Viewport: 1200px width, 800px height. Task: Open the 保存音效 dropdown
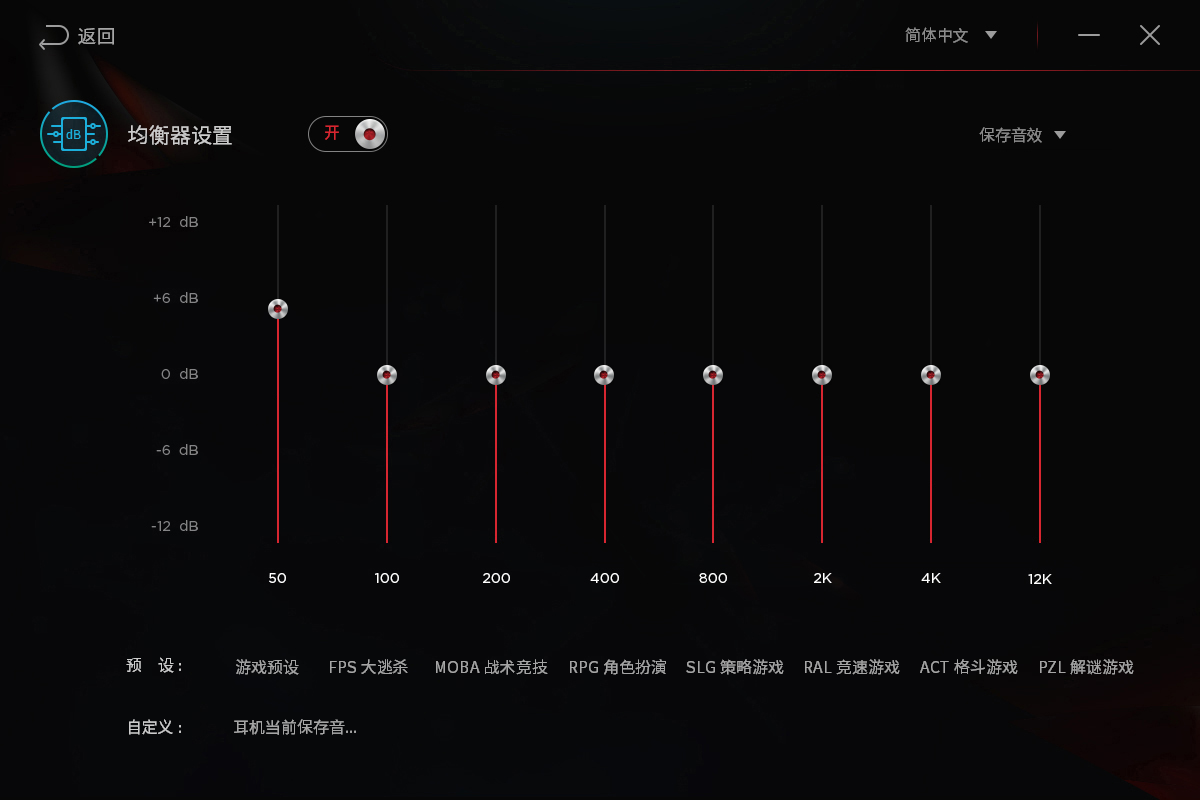pyautogui.click(x=1022, y=135)
